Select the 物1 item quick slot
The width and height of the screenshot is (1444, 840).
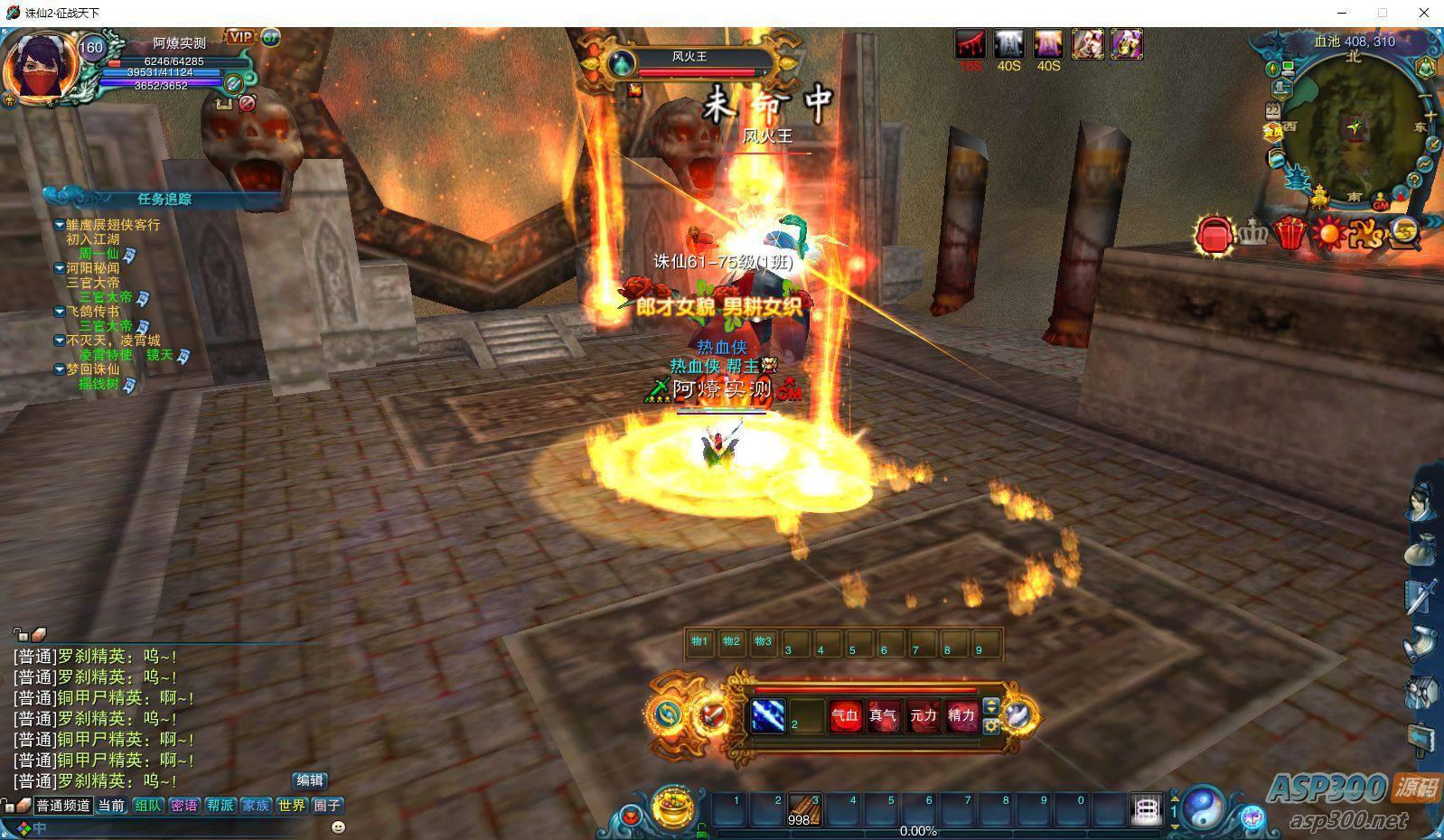(x=700, y=643)
